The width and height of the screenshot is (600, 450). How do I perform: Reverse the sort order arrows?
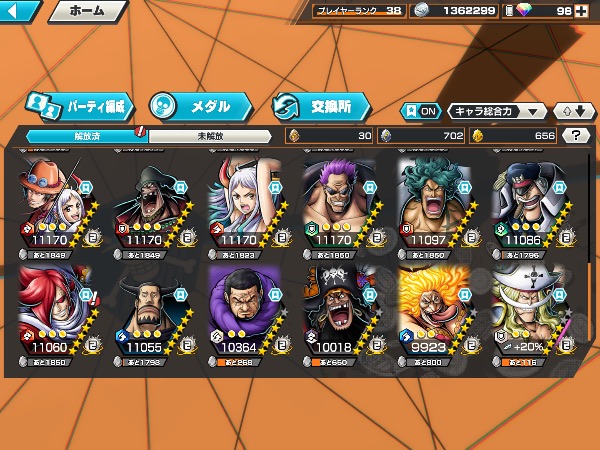coord(571,111)
